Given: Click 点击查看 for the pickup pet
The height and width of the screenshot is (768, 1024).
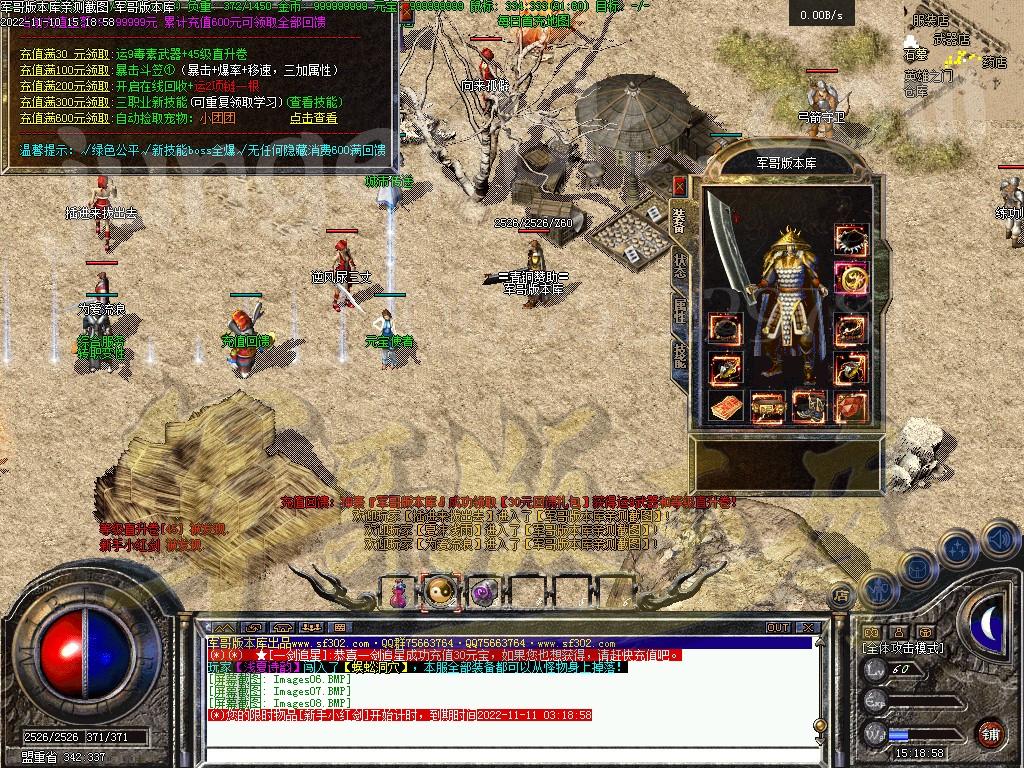Looking at the screenshot, I should pos(313,118).
